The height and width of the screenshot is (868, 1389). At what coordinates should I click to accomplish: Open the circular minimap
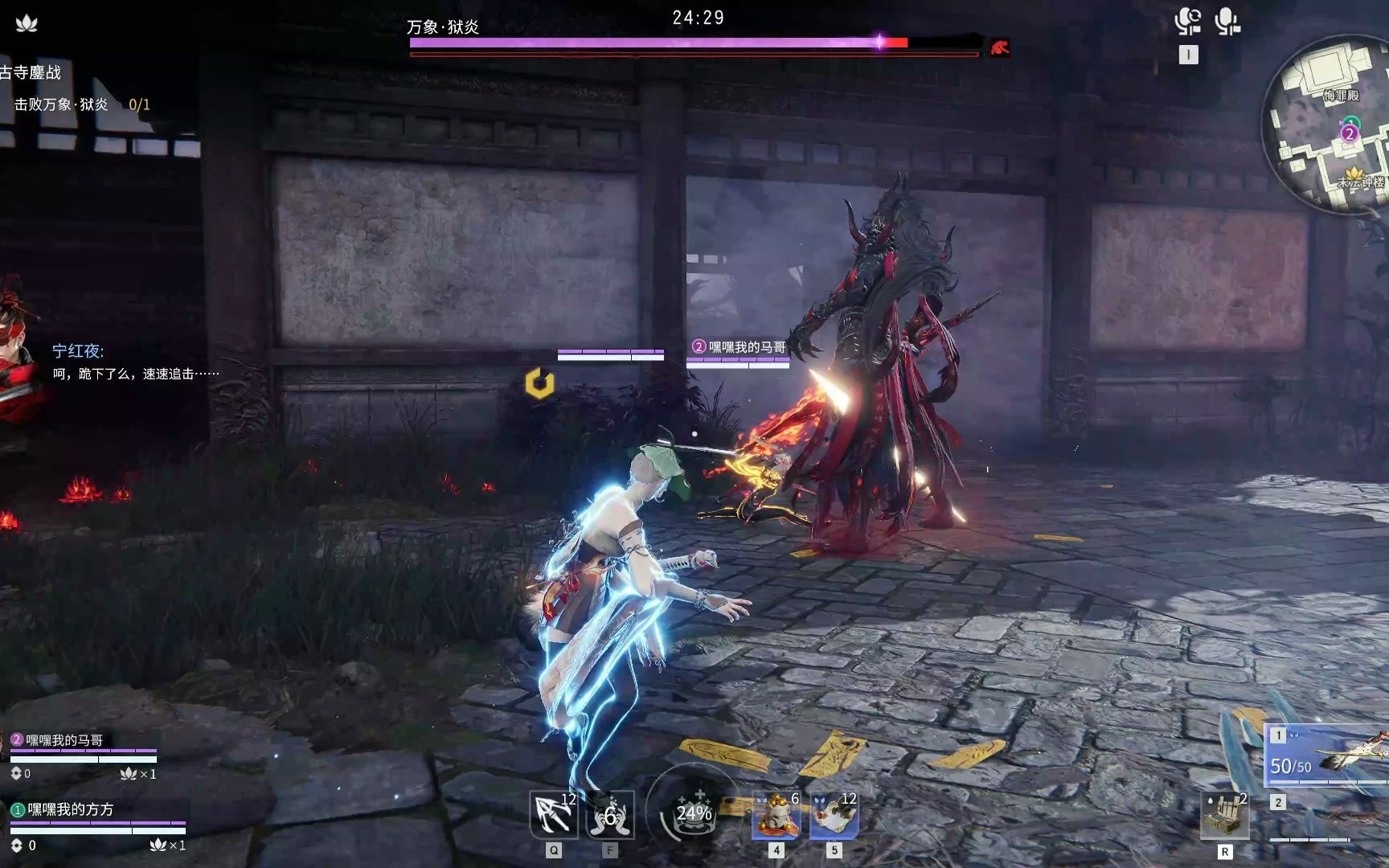coord(1328,129)
